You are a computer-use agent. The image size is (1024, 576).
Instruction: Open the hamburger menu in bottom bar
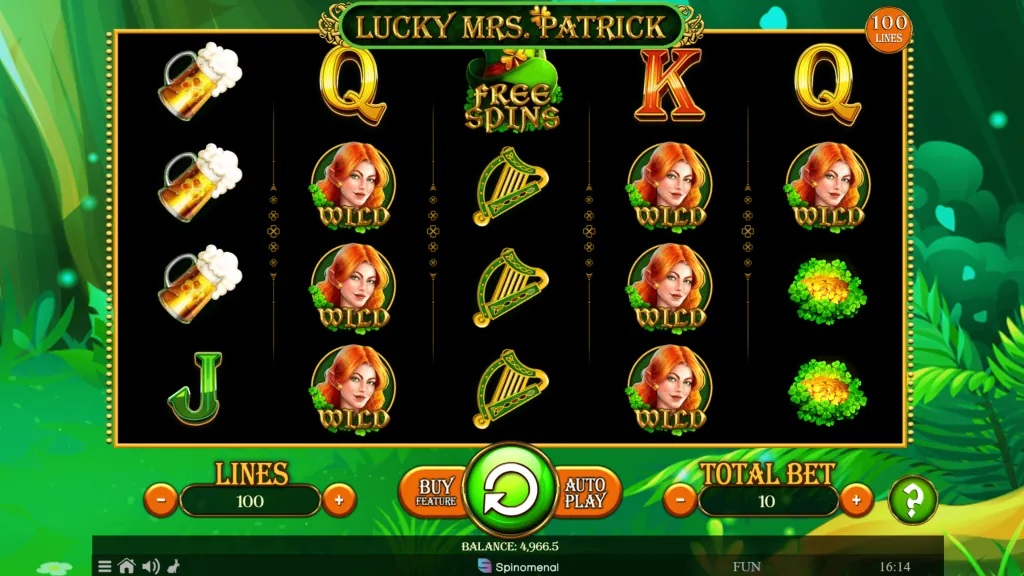click(105, 566)
